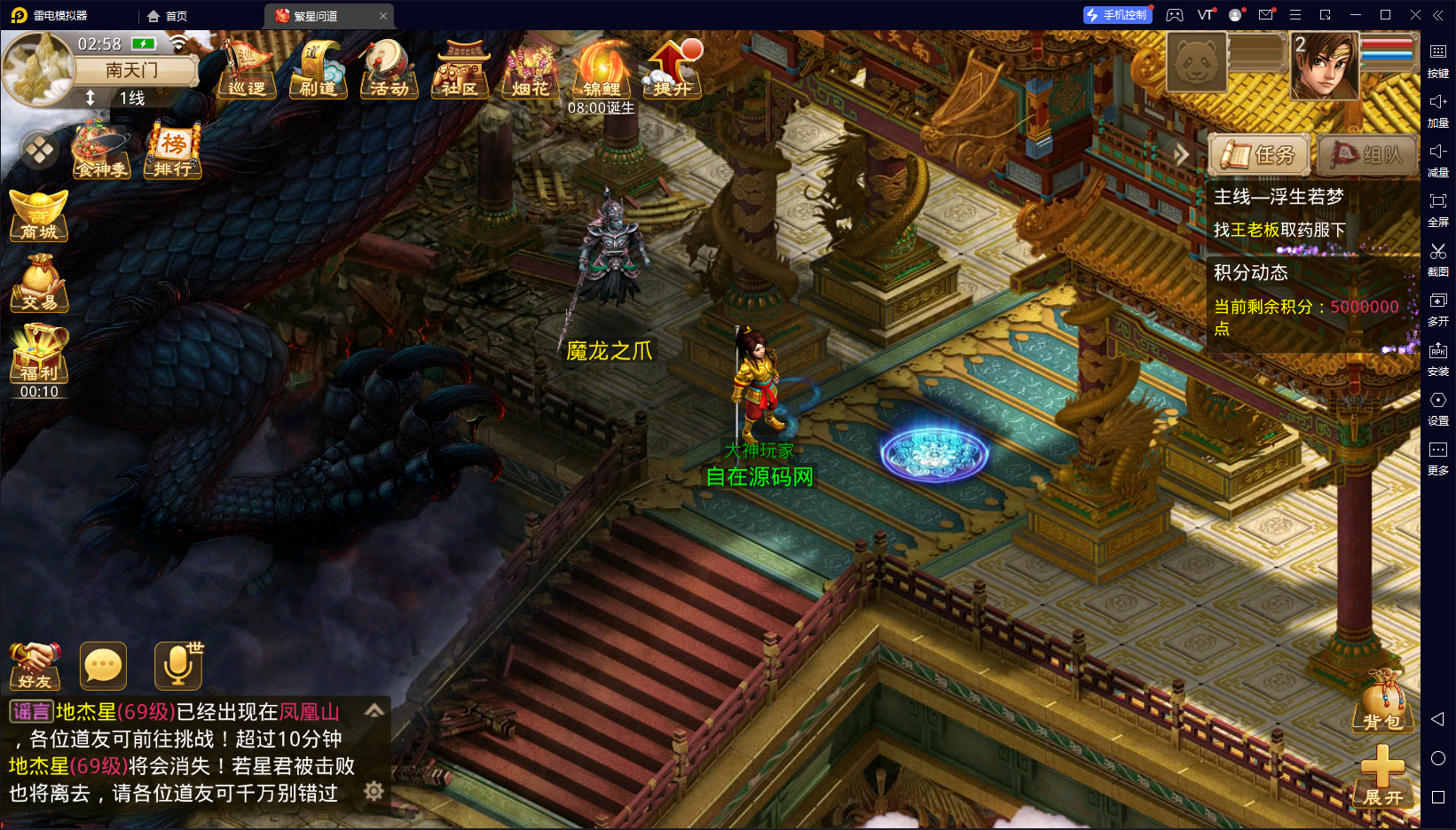Expand the 展开 plus menu
This screenshot has width=1456, height=830.
[1382, 775]
